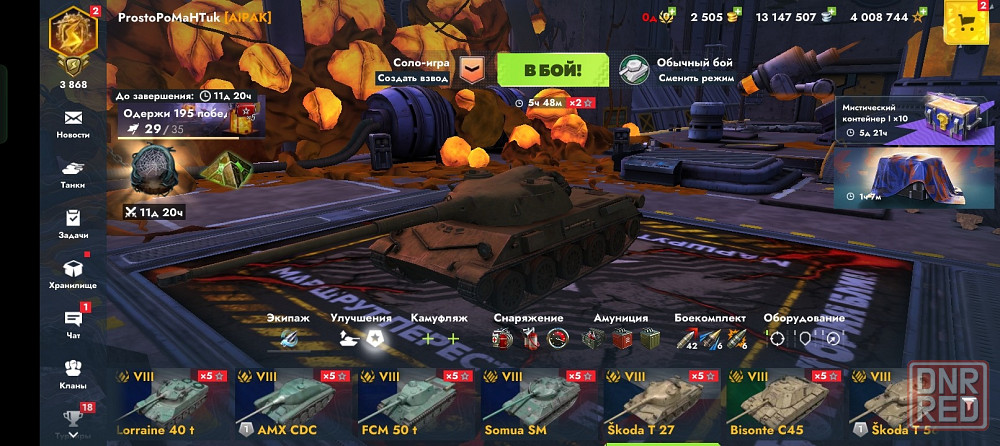Open the shop cart icon

tap(966, 21)
